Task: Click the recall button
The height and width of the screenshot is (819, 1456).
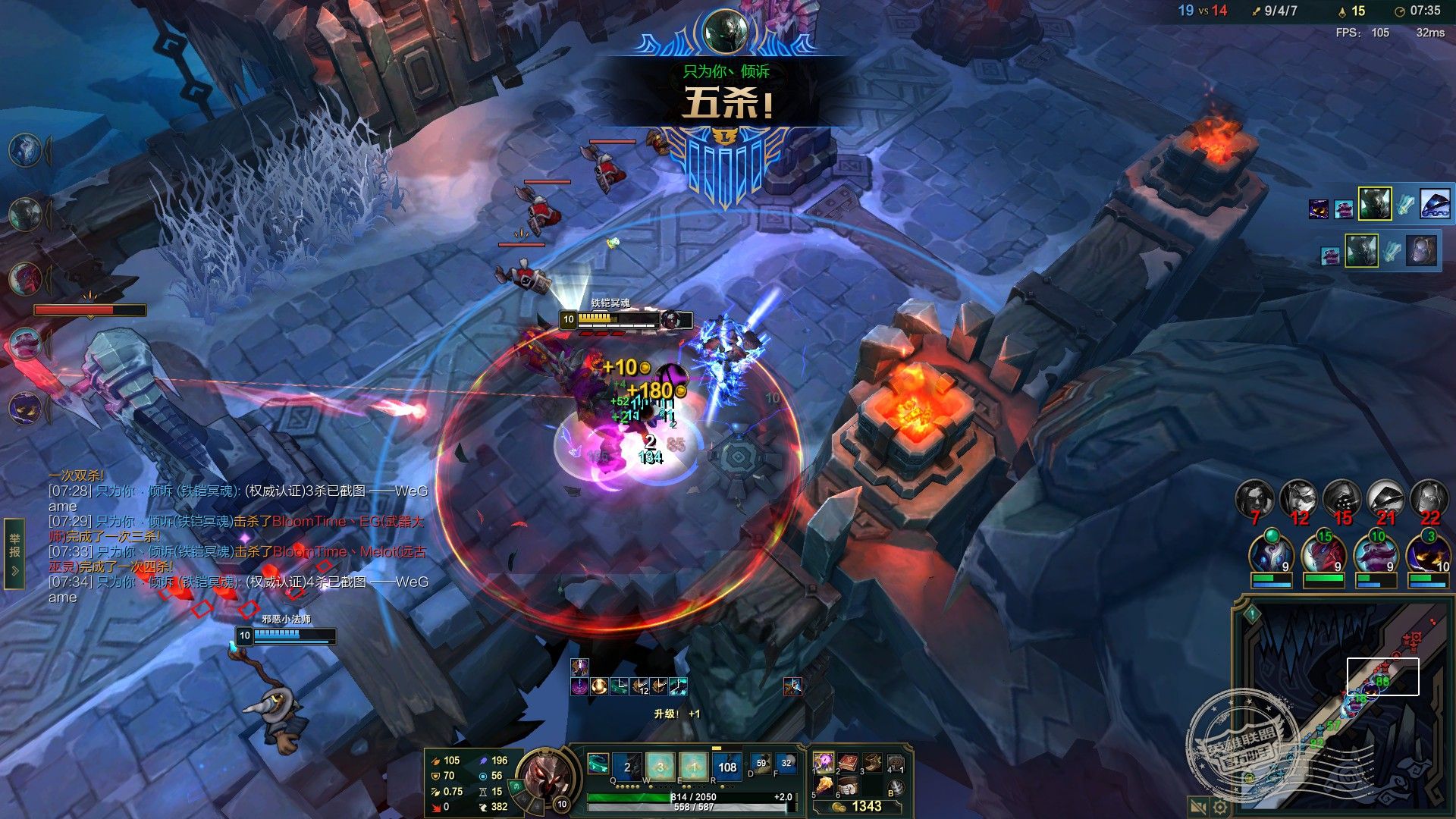Action: click(896, 786)
